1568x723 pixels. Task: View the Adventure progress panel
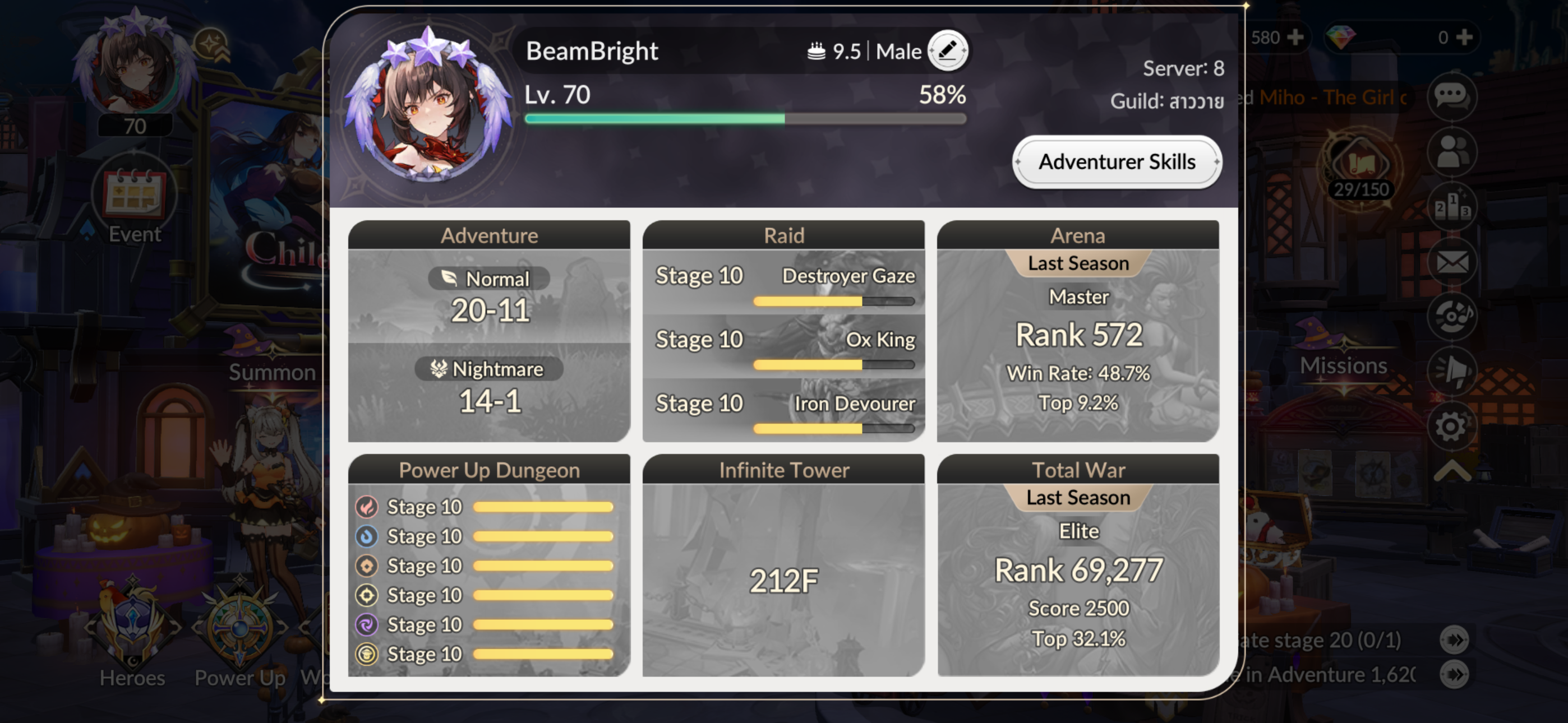tap(489, 332)
